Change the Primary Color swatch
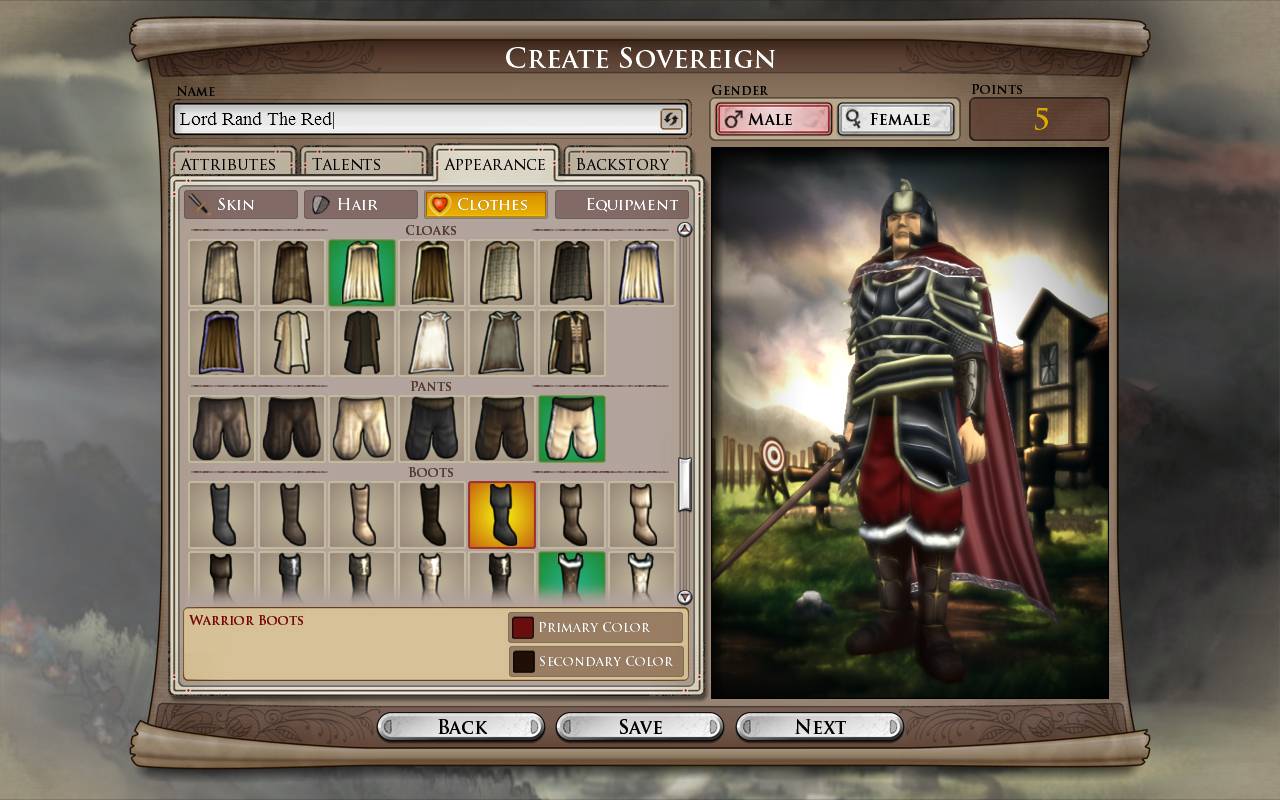1280x800 pixels. click(x=523, y=627)
